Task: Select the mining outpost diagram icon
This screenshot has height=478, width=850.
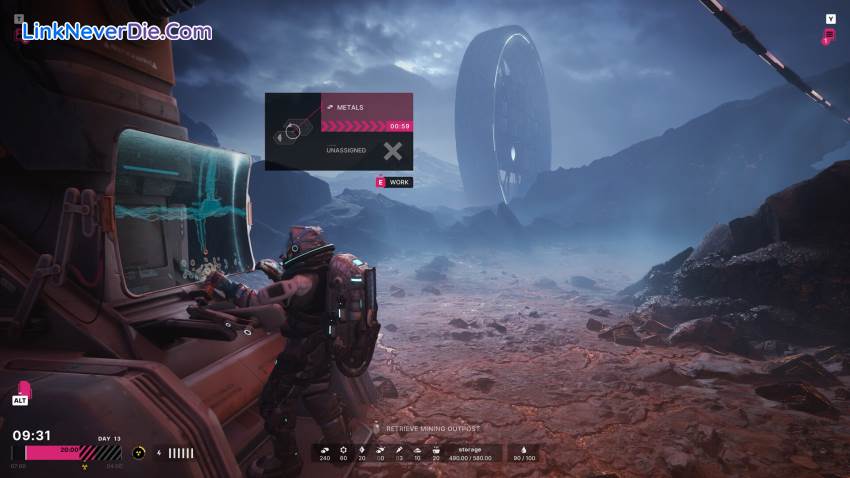Action: click(292, 131)
